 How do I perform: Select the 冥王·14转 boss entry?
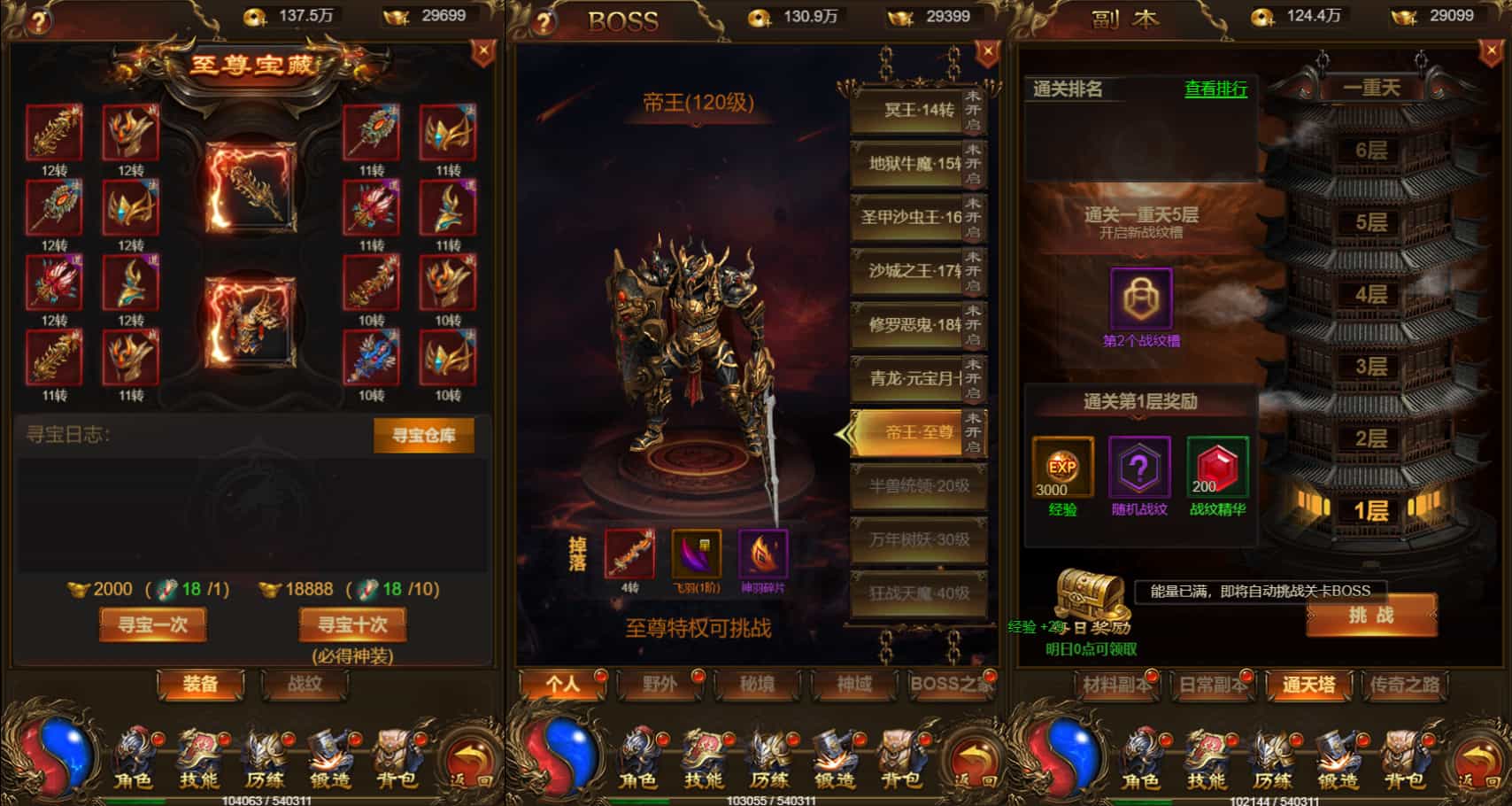pyautogui.click(x=907, y=111)
